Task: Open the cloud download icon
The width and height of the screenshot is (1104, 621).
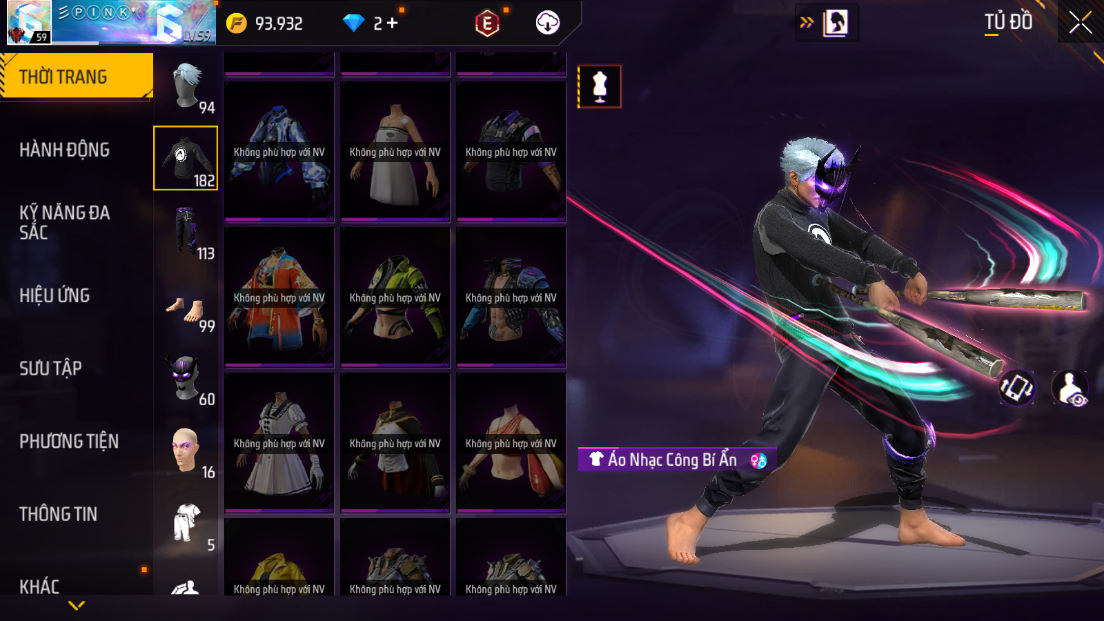Action: [x=548, y=22]
